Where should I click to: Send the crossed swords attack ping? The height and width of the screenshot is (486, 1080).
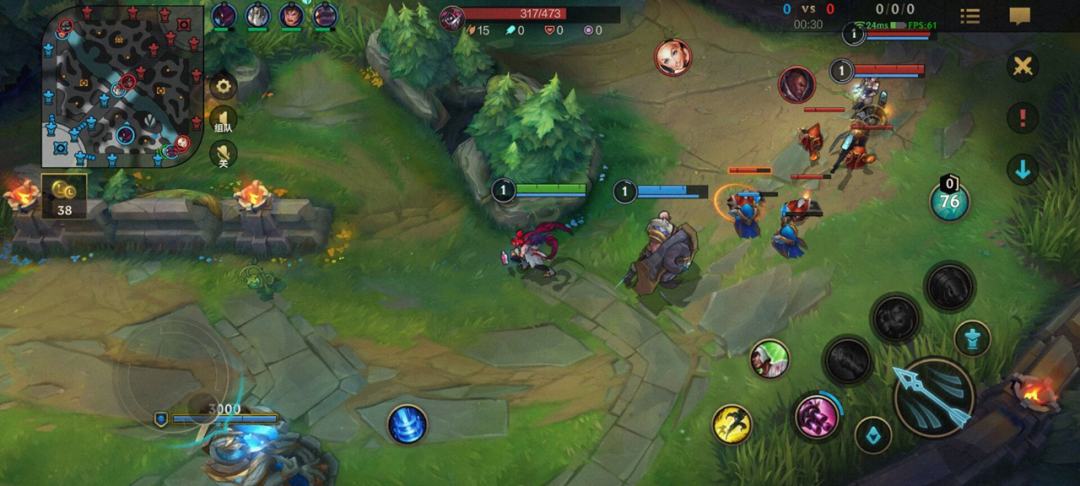coord(1022,67)
